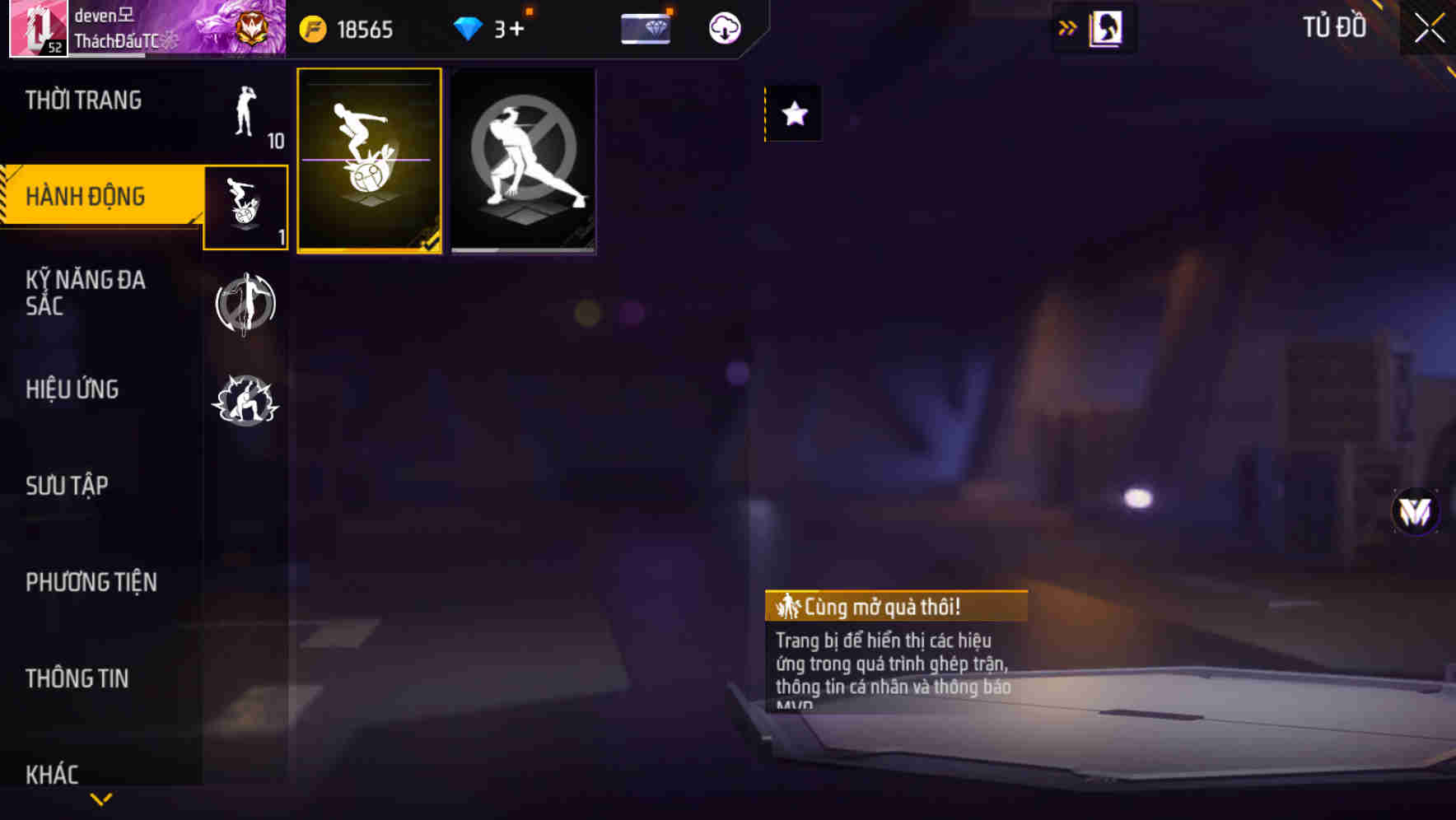Open the SƯU TẬP category
The width and height of the screenshot is (1456, 820).
tap(66, 486)
